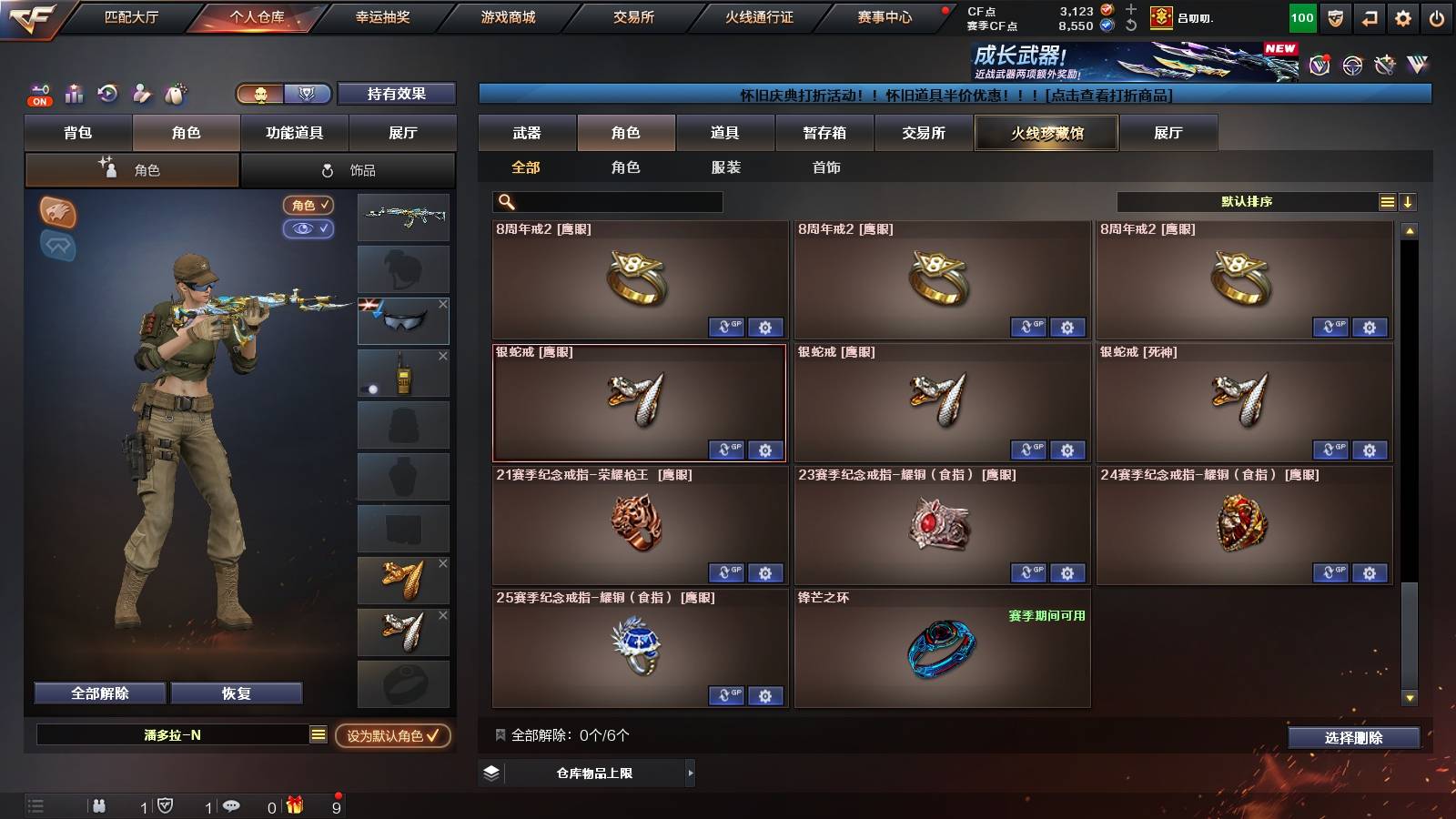1456x819 pixels.
Task: Toggle the ON switch beside the key icon
Action: click(38, 100)
